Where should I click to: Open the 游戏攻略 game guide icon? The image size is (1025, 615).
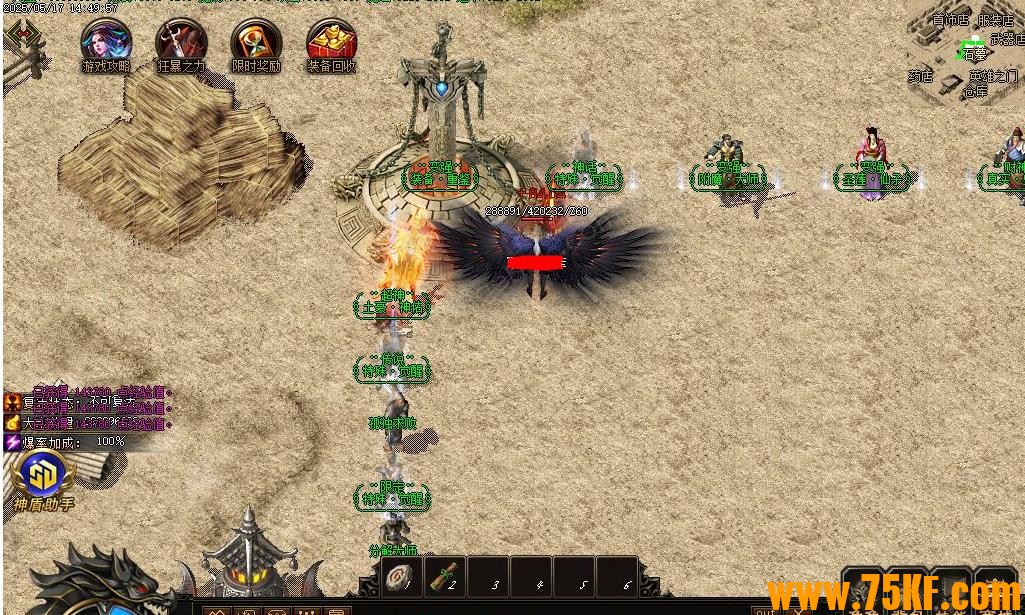tap(106, 41)
